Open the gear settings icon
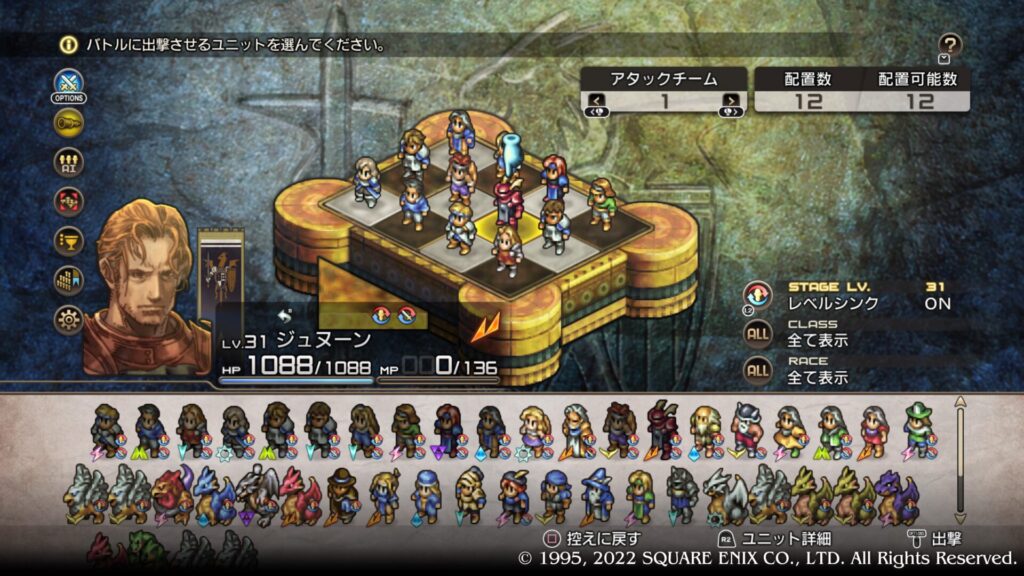The width and height of the screenshot is (1024, 576). coord(69,319)
